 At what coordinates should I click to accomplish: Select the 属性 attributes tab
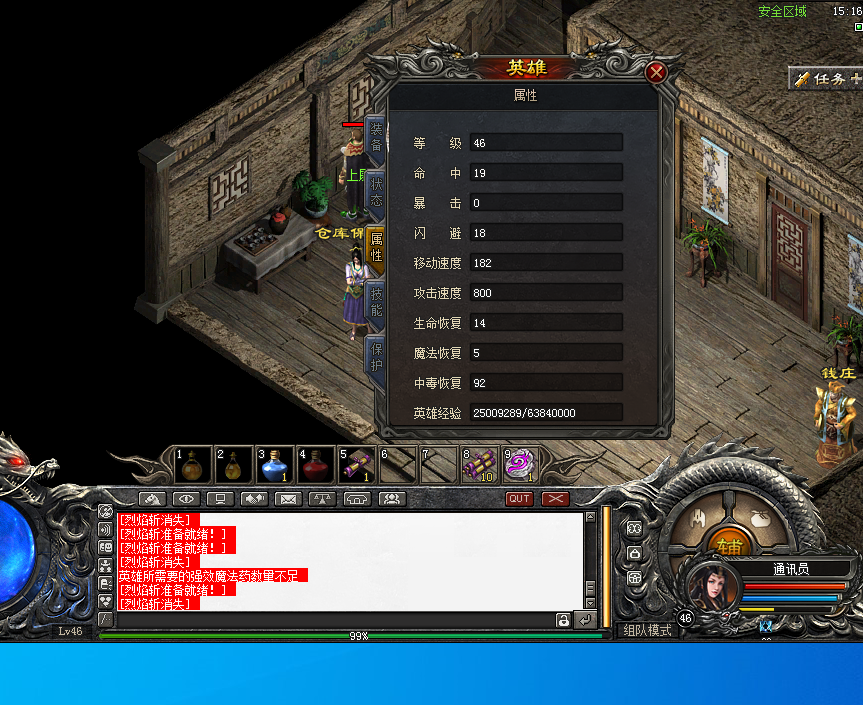click(376, 248)
